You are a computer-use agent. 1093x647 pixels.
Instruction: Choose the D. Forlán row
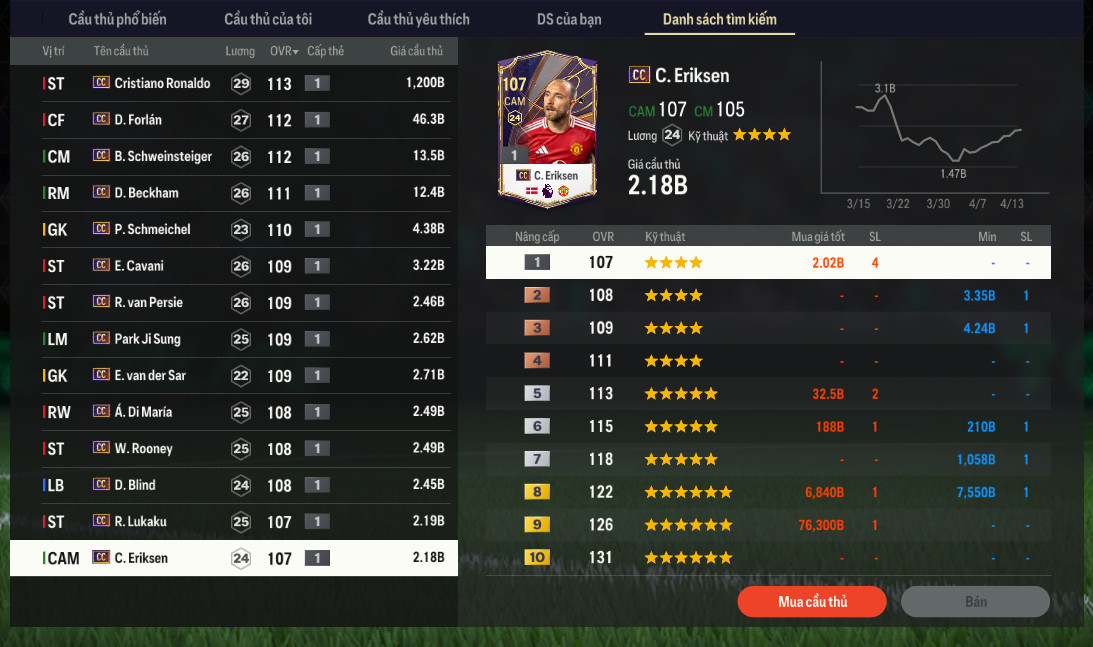(x=138, y=120)
